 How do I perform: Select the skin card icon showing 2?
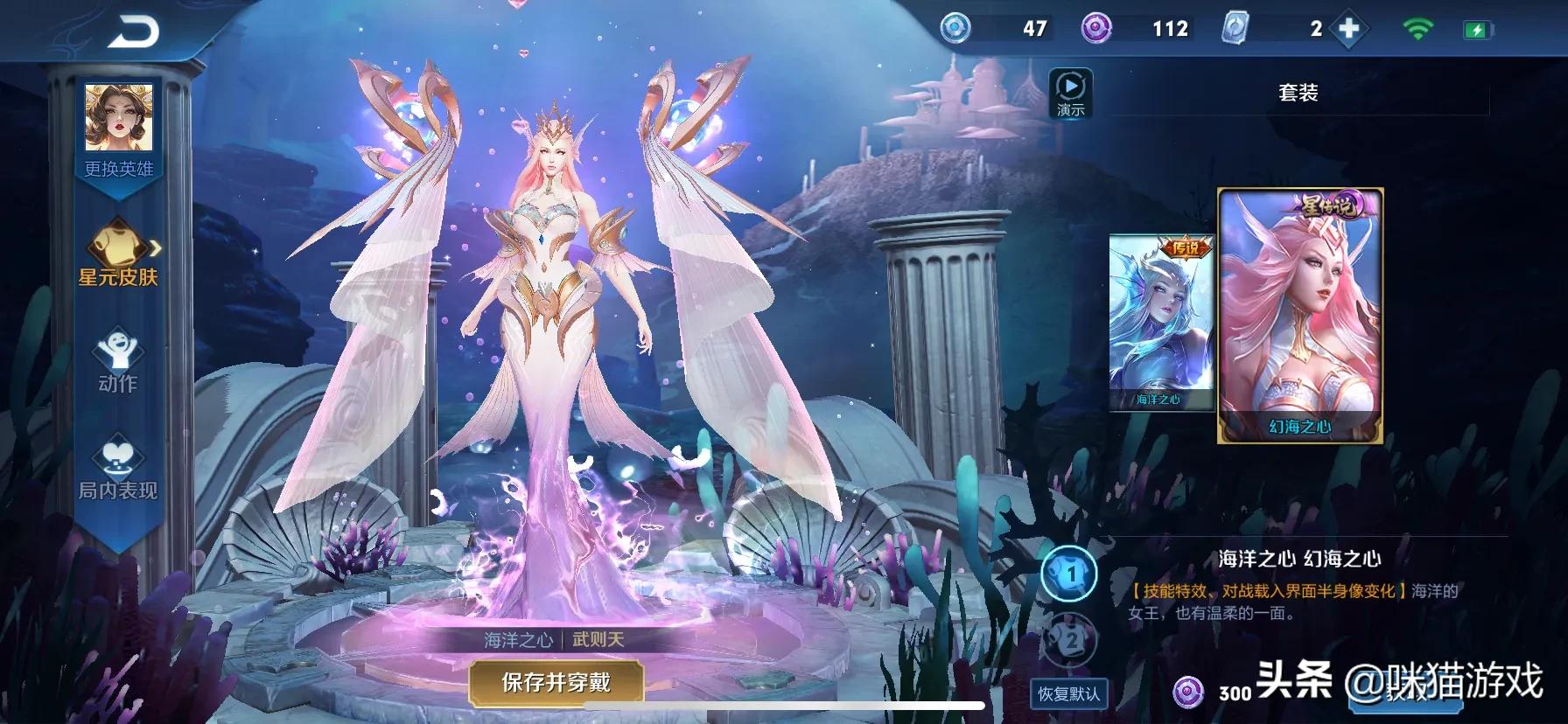point(1235,27)
